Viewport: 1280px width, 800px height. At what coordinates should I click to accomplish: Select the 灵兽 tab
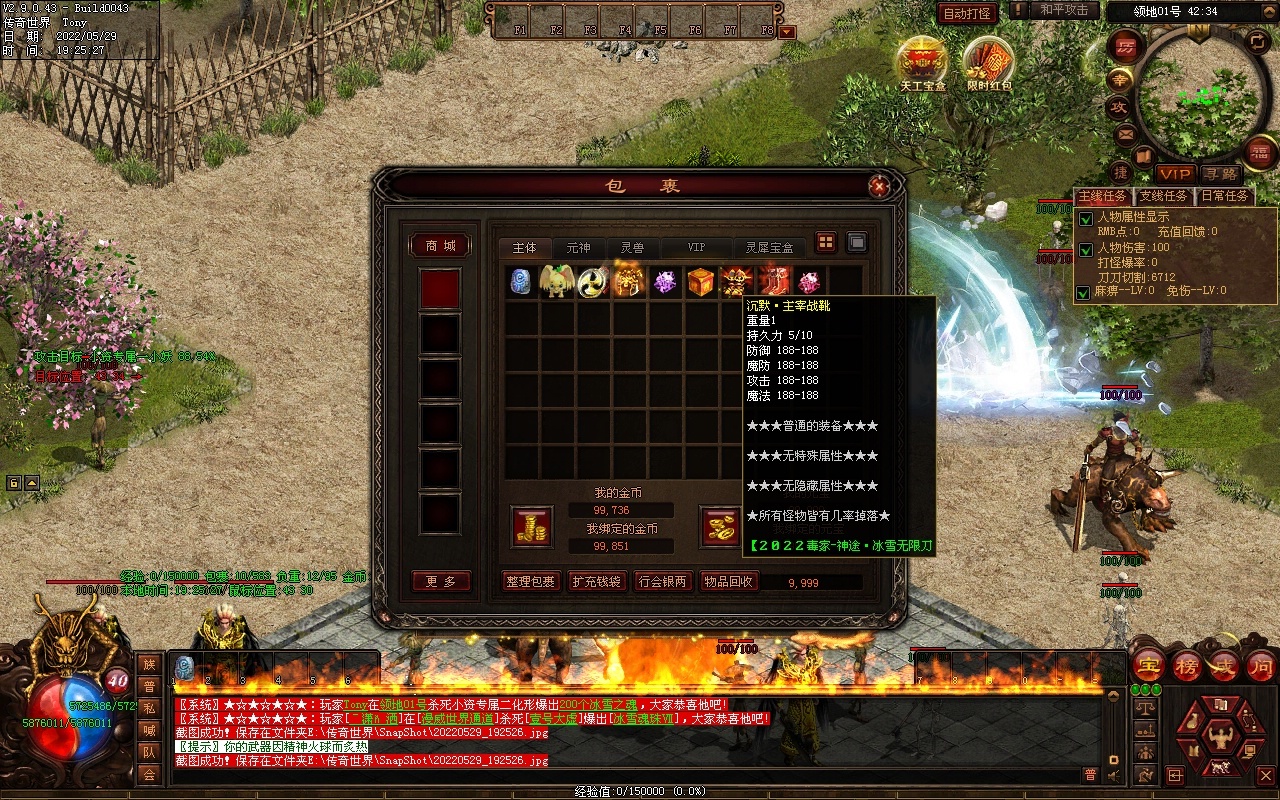632,247
